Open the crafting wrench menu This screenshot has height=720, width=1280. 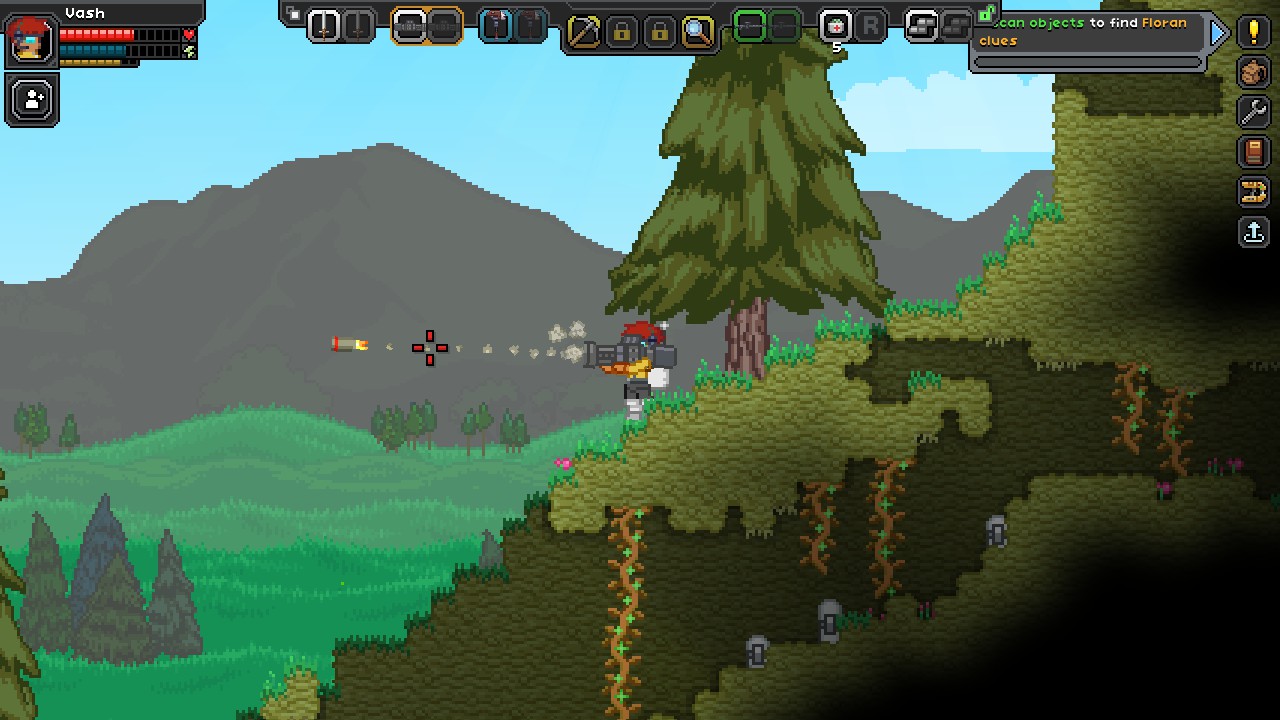click(x=1254, y=112)
